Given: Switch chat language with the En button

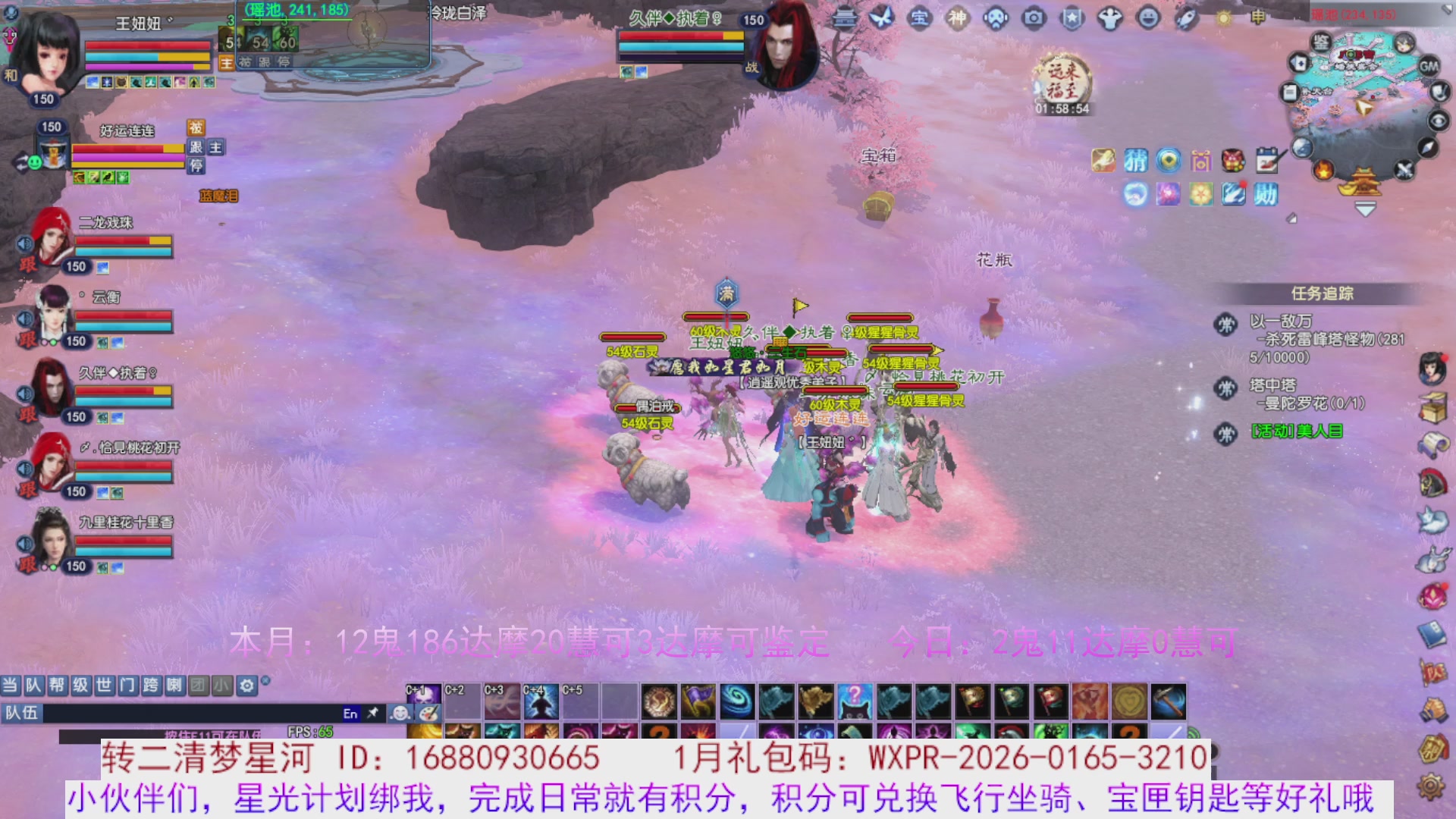Looking at the screenshot, I should click(x=350, y=714).
